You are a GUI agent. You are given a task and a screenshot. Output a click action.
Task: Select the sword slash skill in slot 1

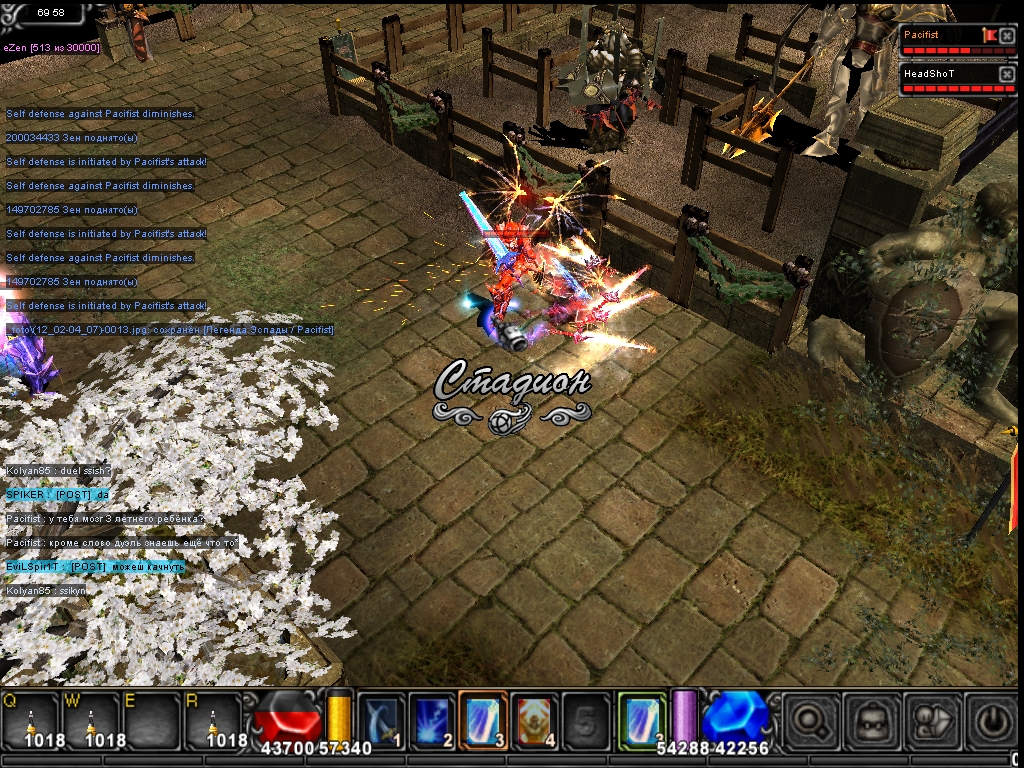(x=382, y=720)
